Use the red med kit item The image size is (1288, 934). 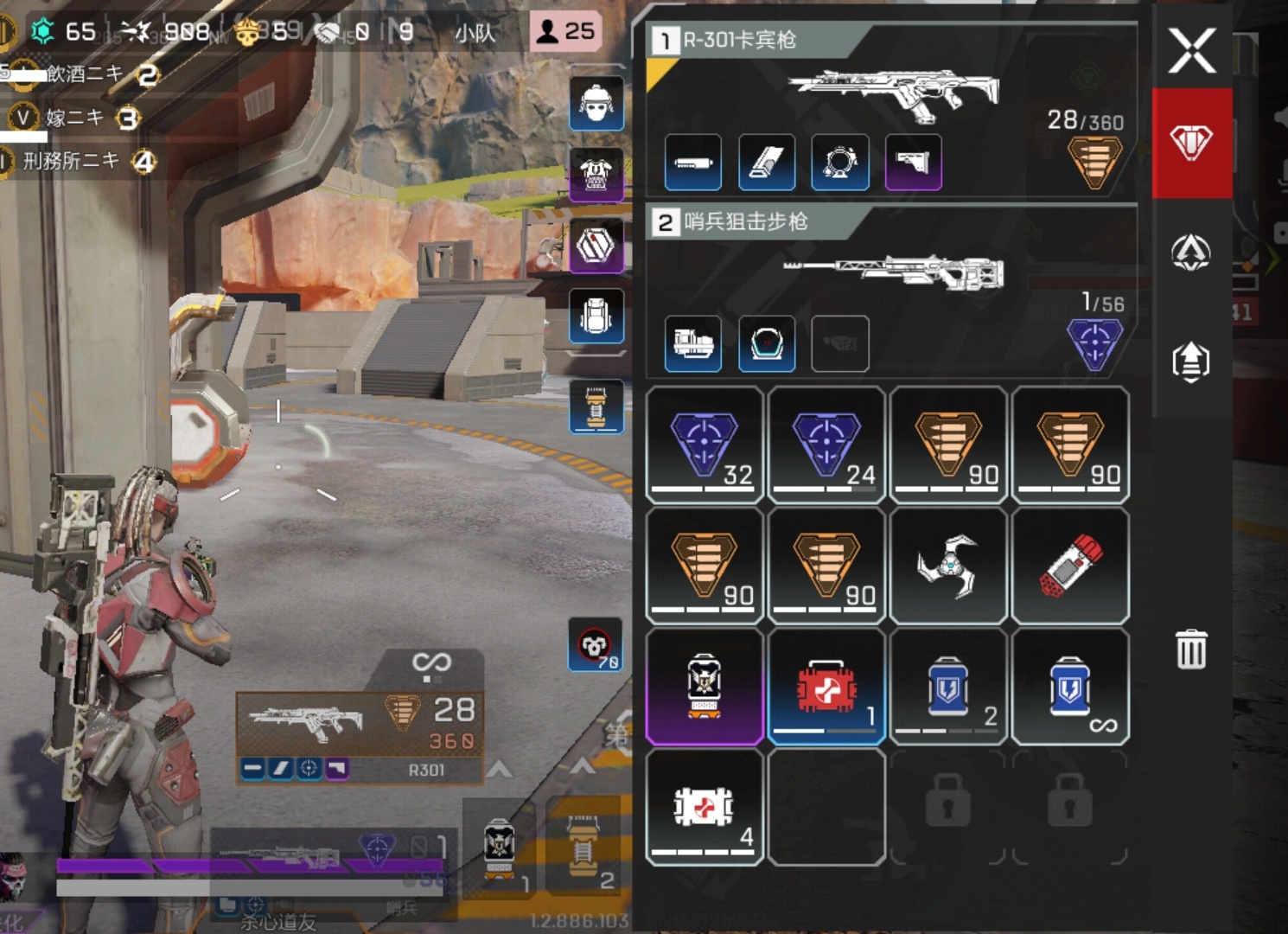[x=826, y=687]
